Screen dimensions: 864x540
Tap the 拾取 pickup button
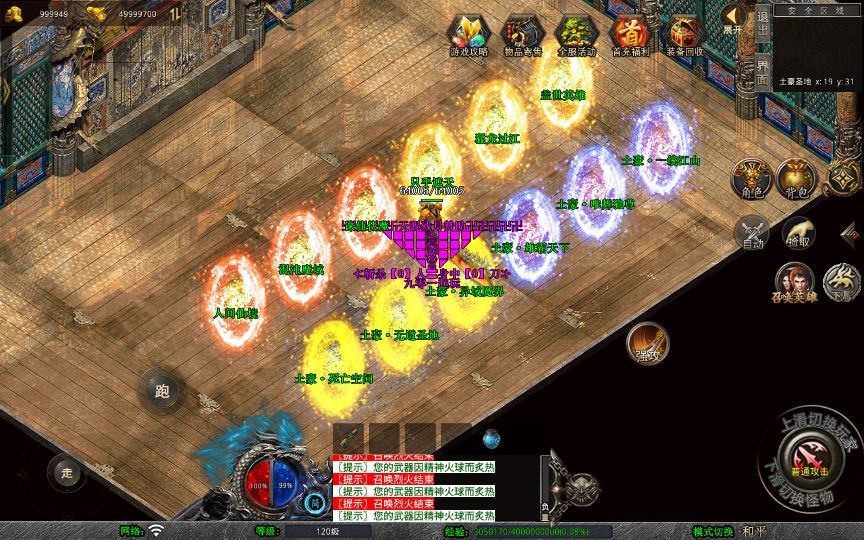point(798,232)
